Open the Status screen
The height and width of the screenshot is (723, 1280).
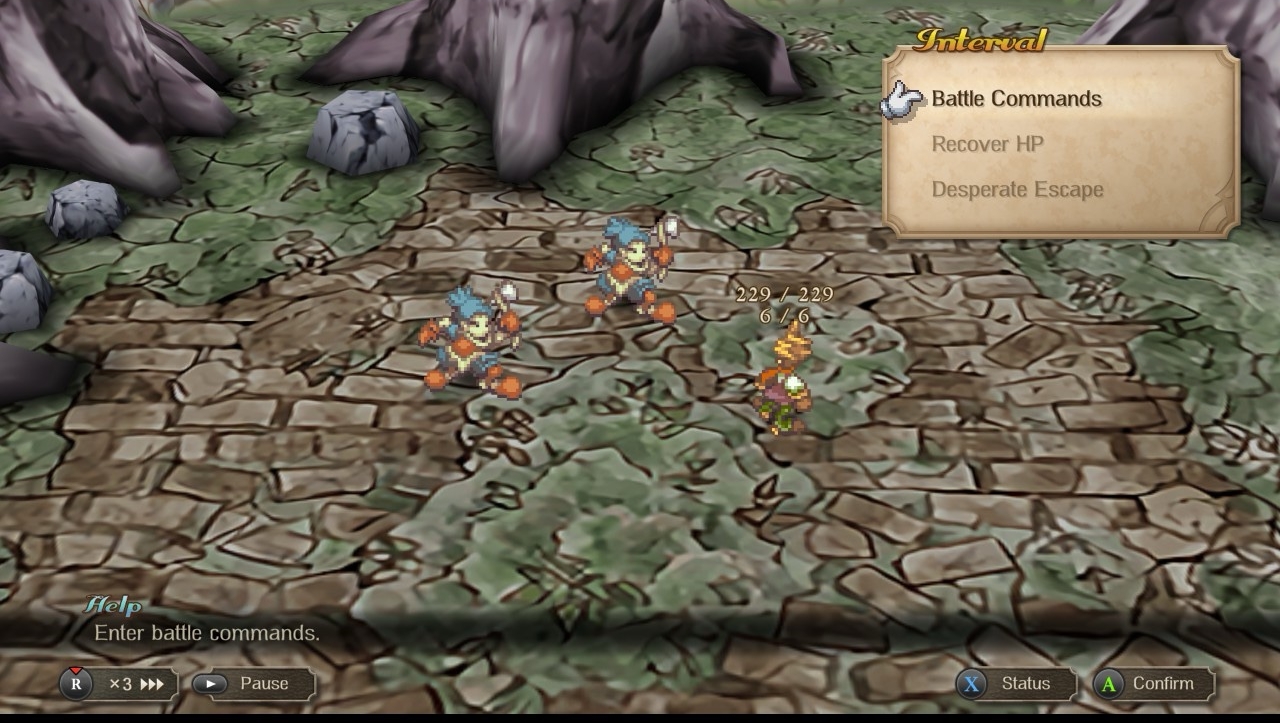pos(1015,684)
